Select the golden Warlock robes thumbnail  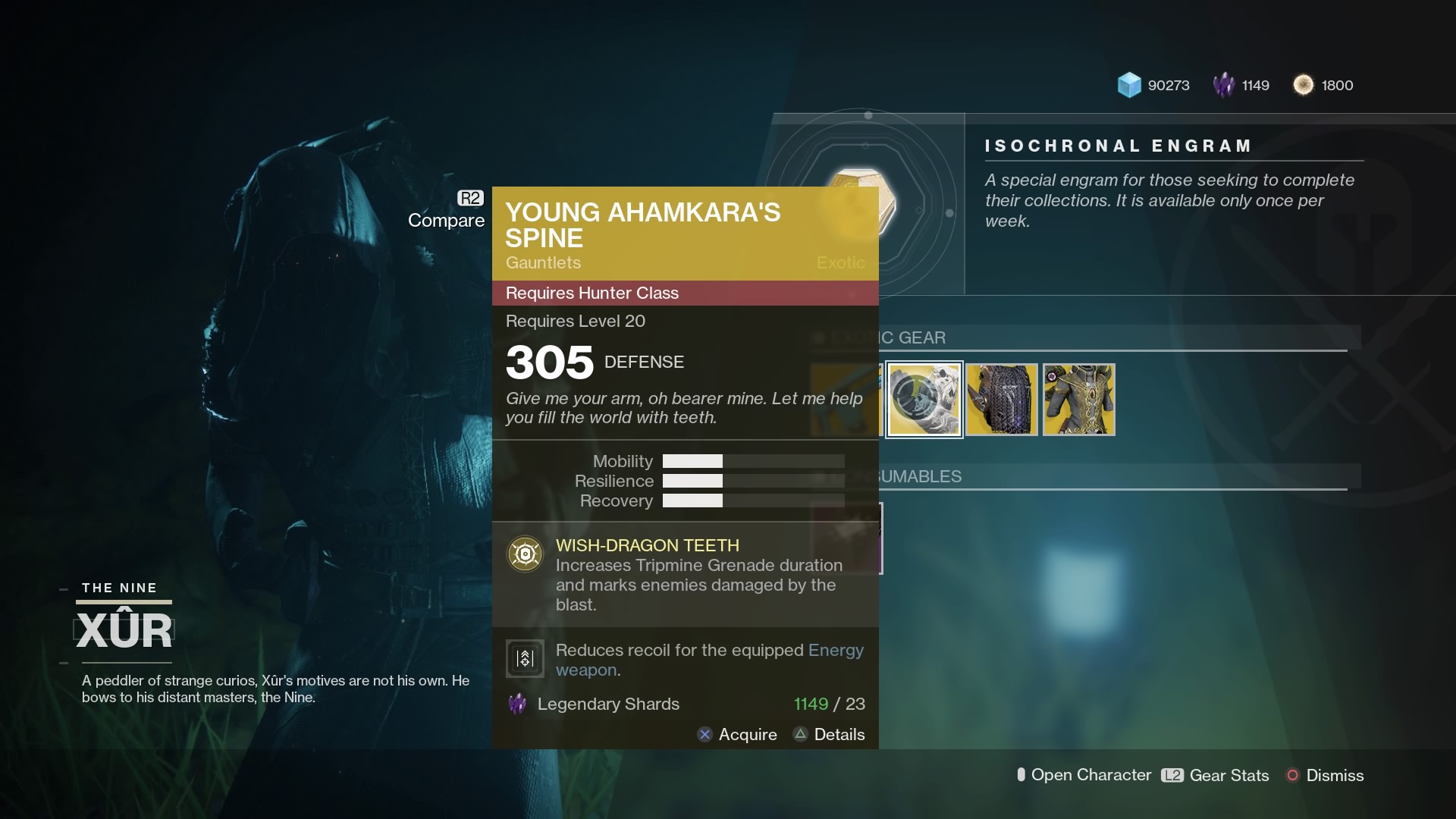1080,400
